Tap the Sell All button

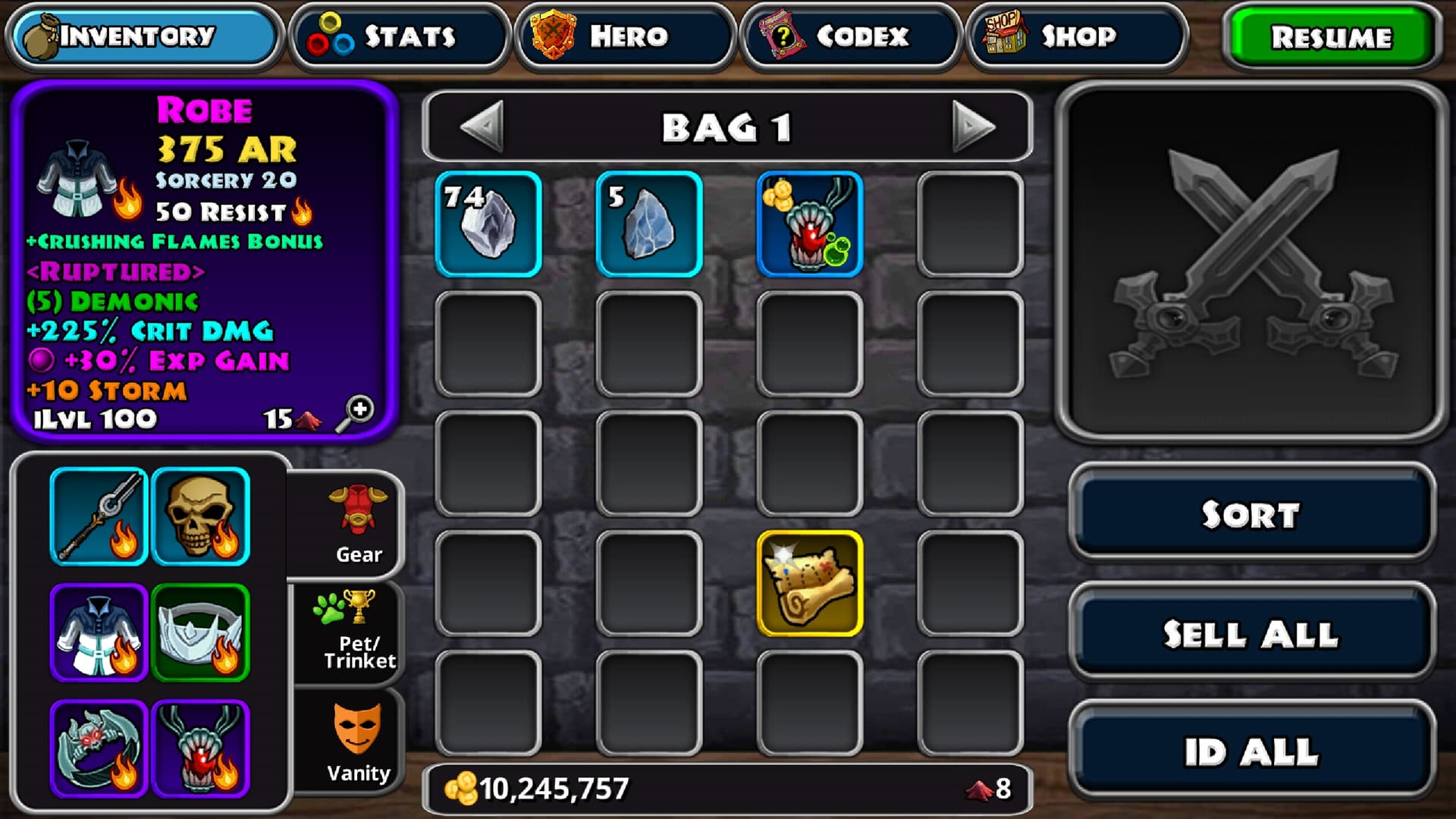pos(1251,633)
